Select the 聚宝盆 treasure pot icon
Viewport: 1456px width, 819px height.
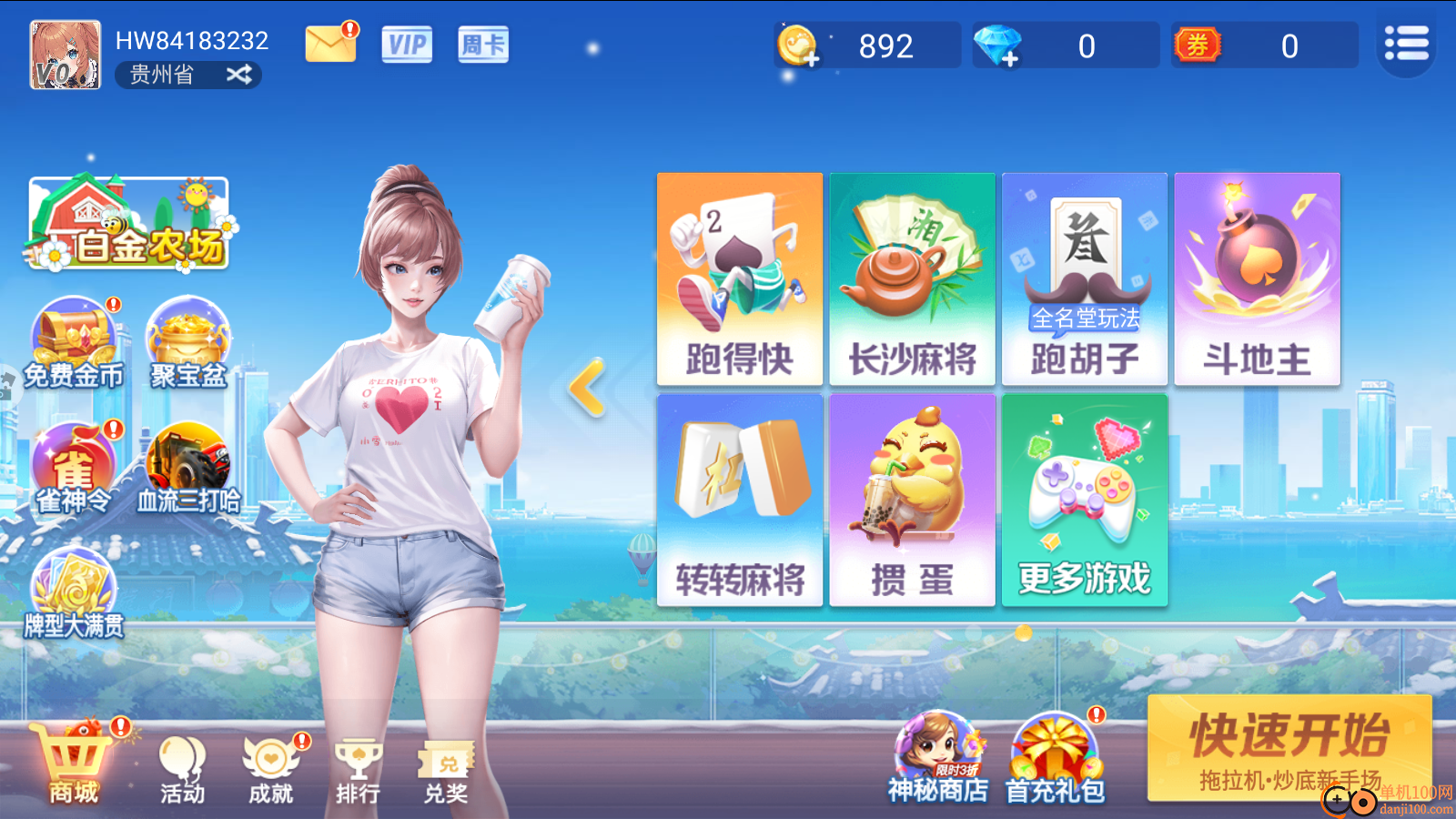coord(187,337)
